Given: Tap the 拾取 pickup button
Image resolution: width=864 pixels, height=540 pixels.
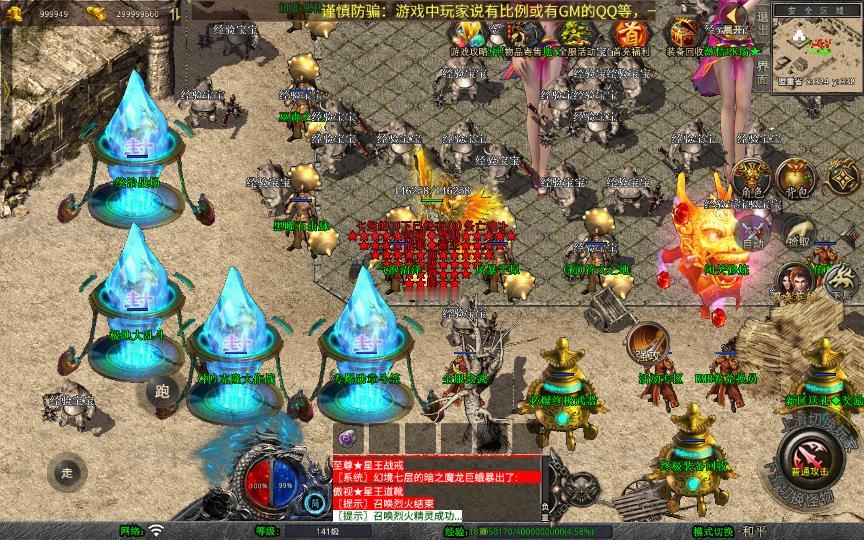Looking at the screenshot, I should 798,233.
